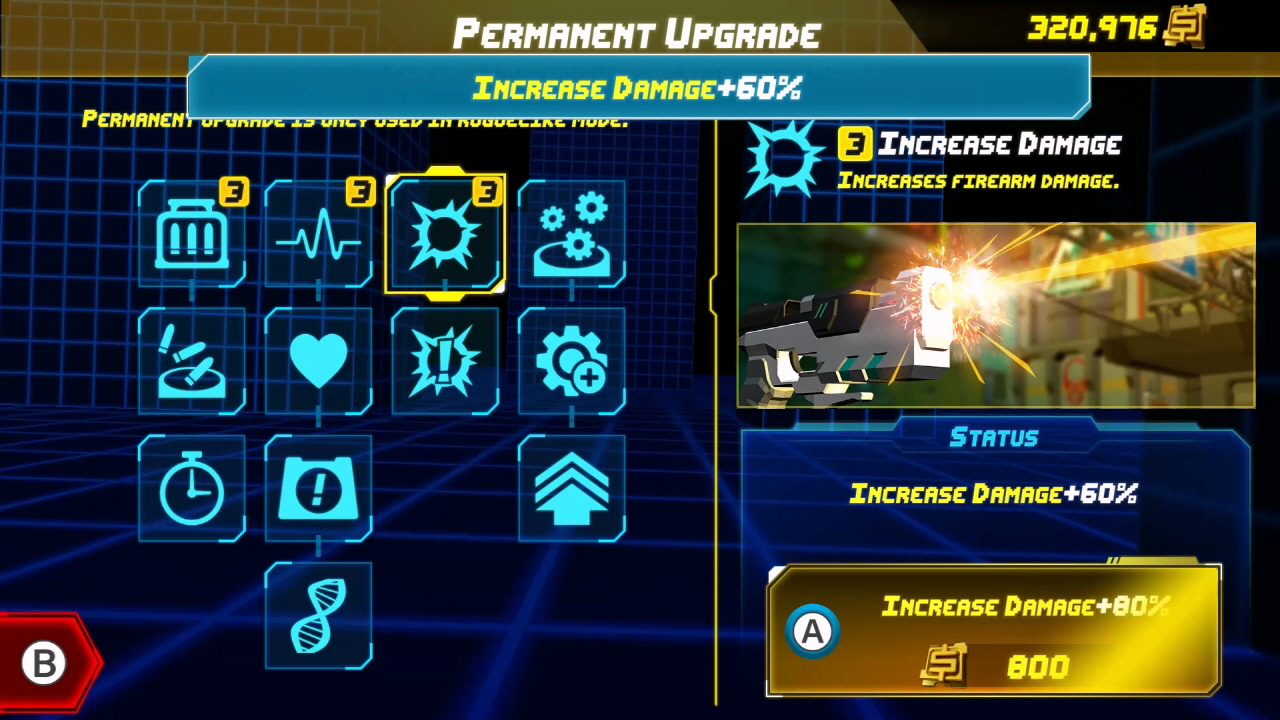Select the heartbeat pulse upgrade icon
The image size is (1280, 720).
click(x=318, y=233)
